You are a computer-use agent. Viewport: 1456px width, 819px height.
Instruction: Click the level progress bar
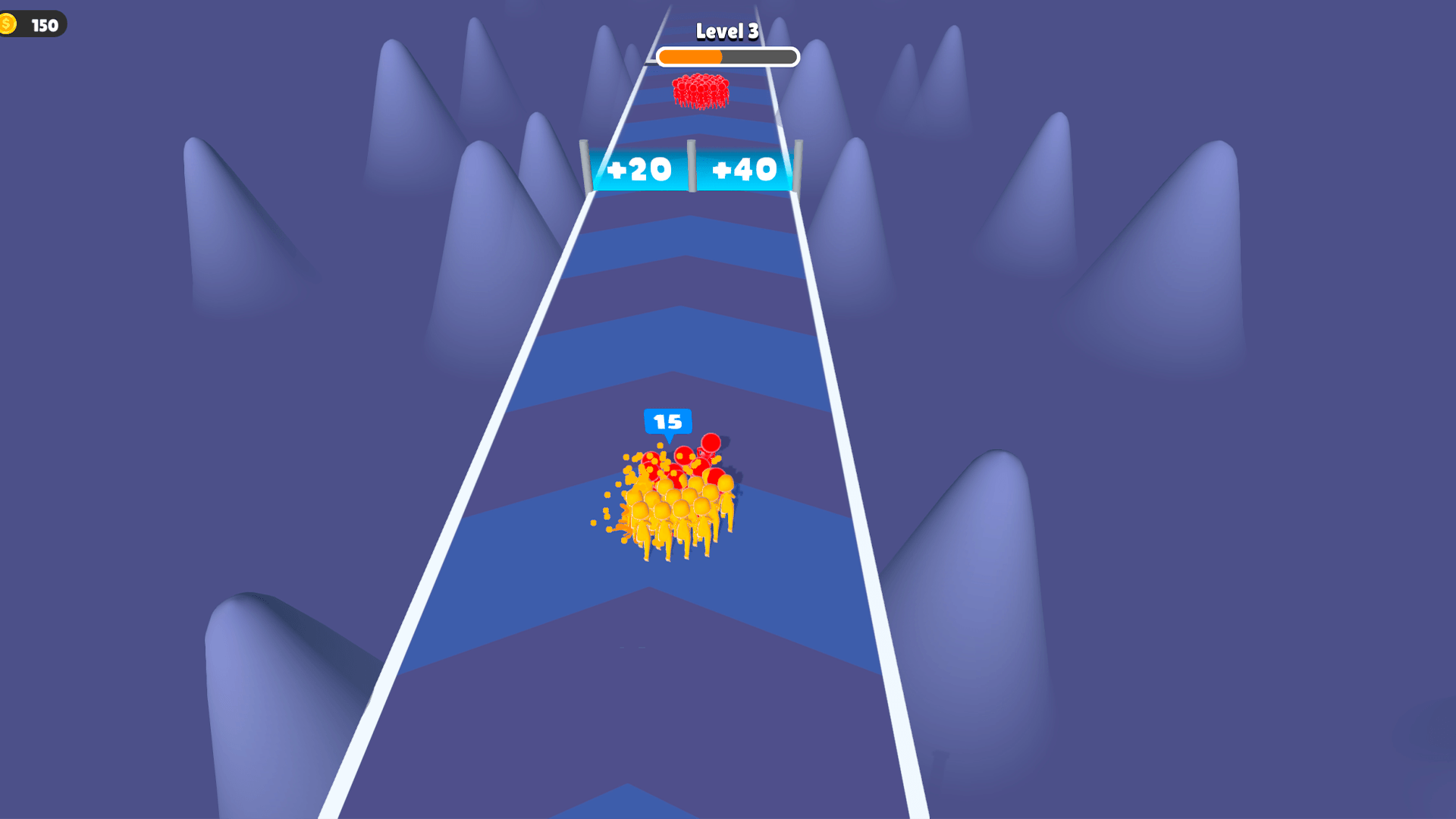pyautogui.click(x=726, y=56)
